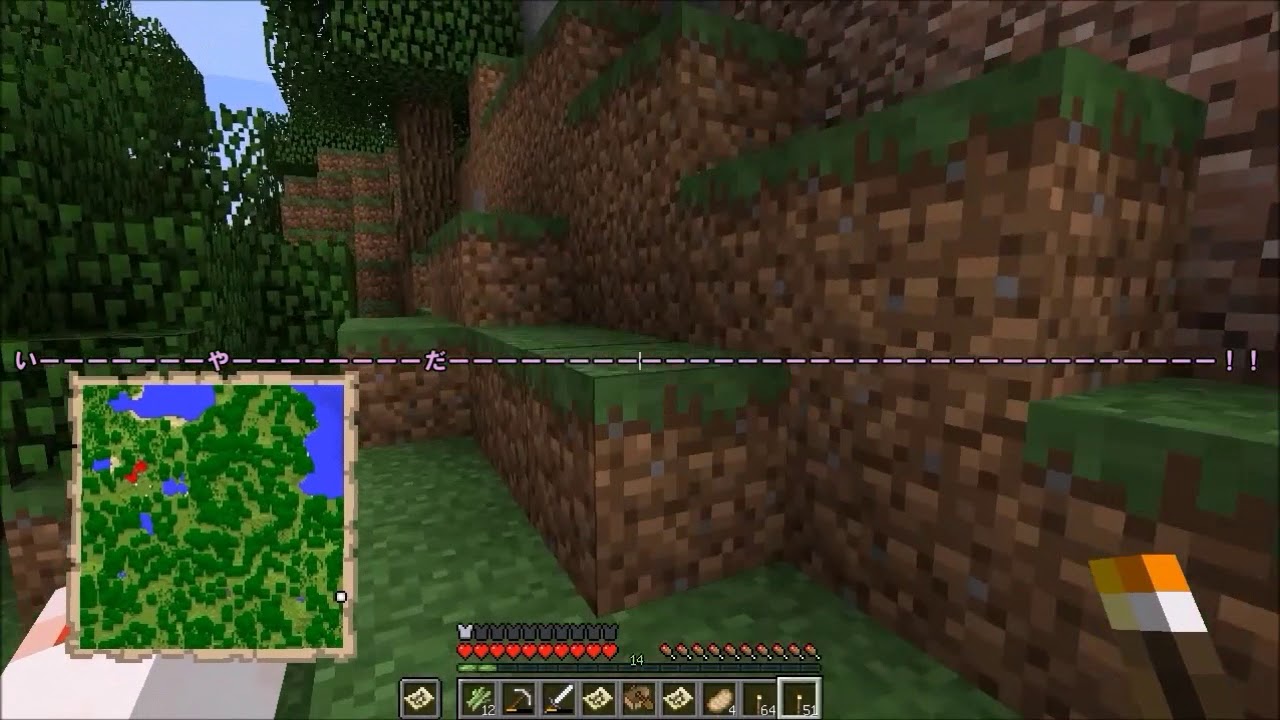Select the highlighted torch stack of 51
1280x720 pixels.
[800, 697]
